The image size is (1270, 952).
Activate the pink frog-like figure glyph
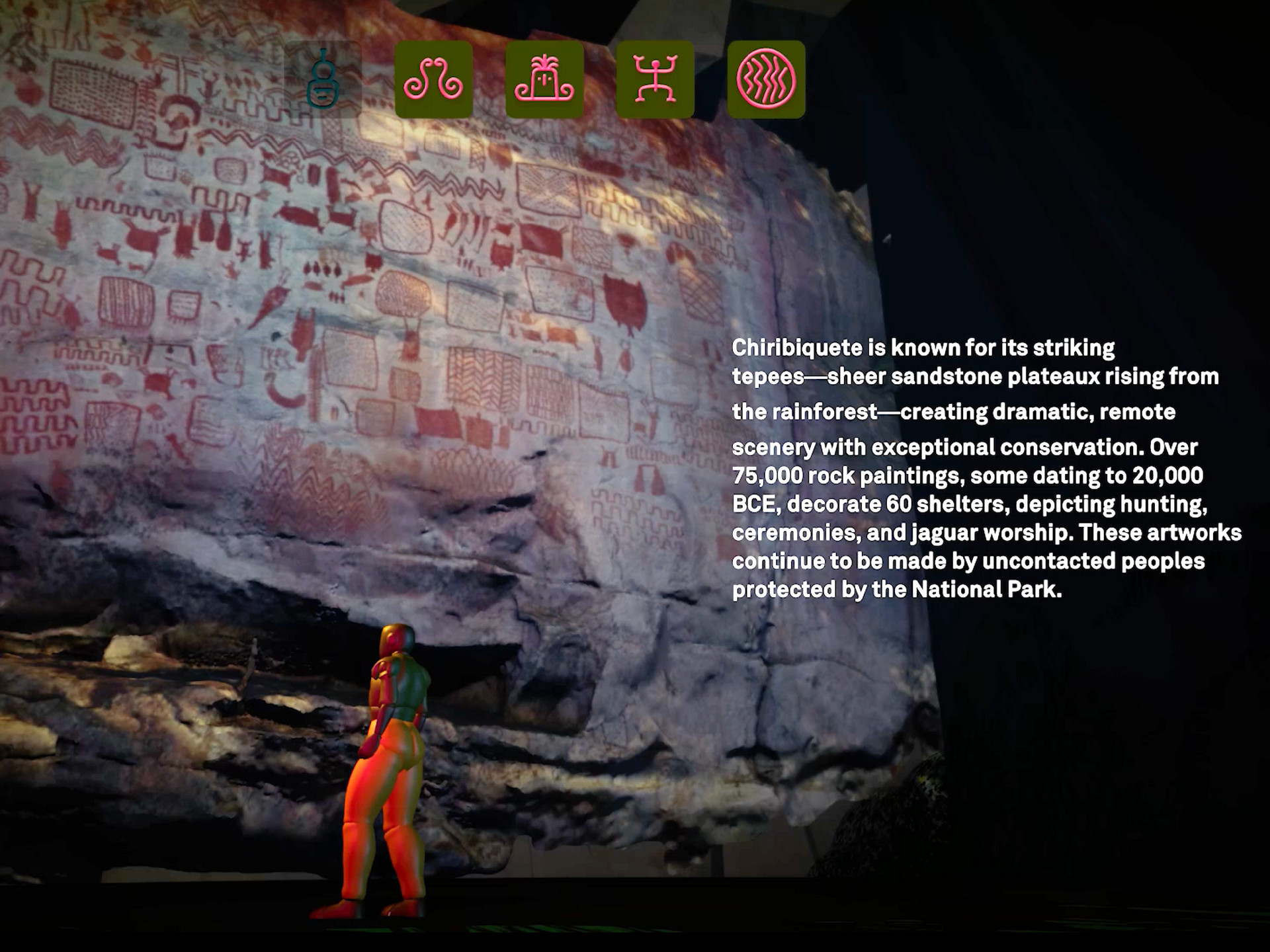click(x=655, y=80)
